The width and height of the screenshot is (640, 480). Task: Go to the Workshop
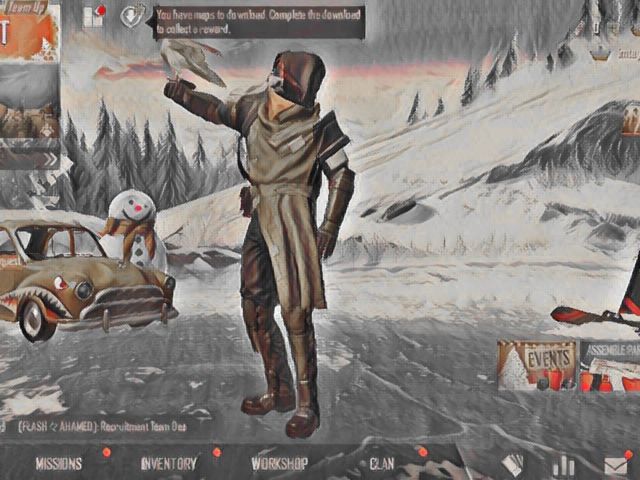(x=279, y=464)
